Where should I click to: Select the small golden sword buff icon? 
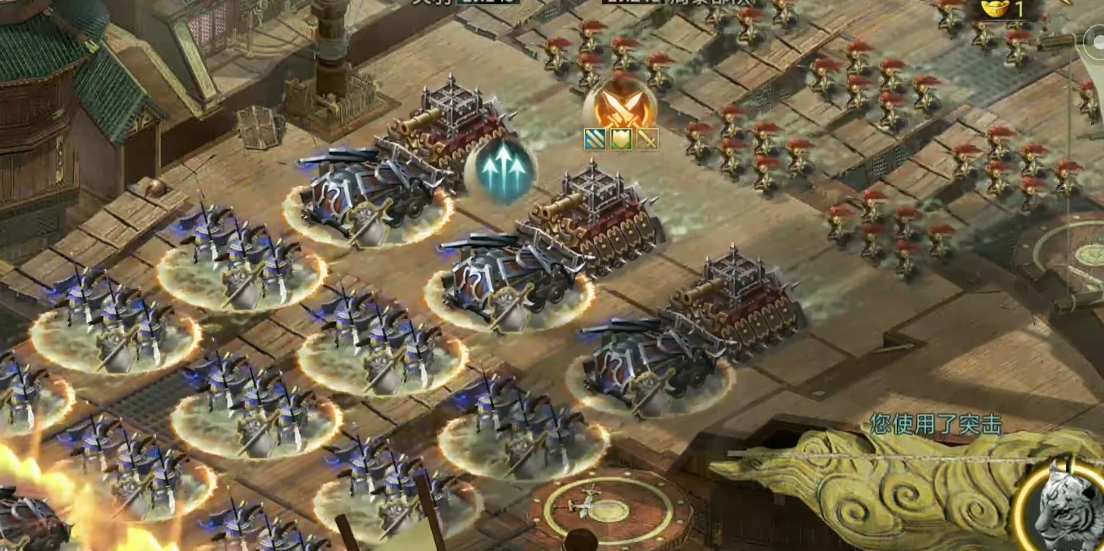(646, 140)
